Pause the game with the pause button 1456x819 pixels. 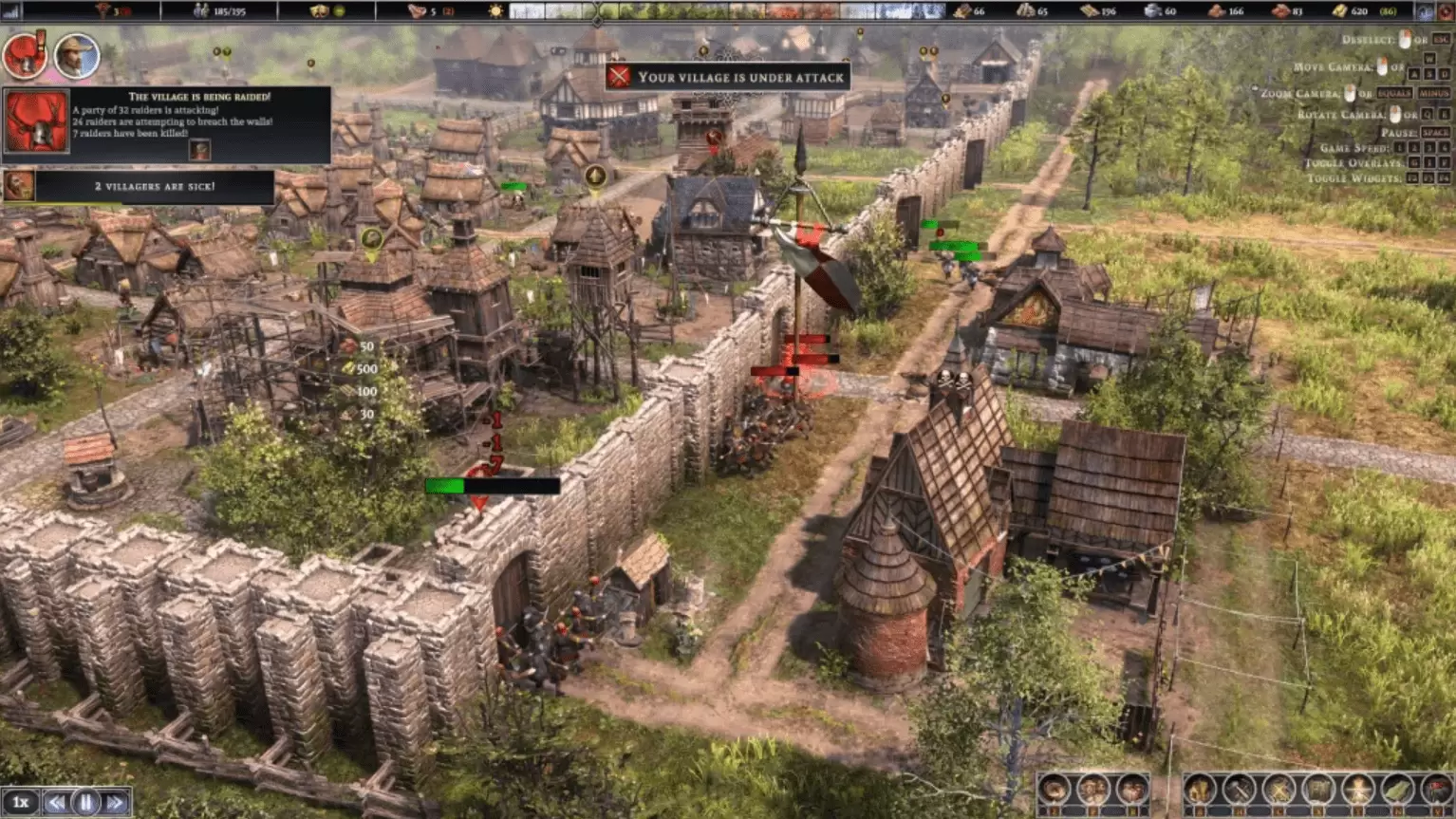coord(85,803)
